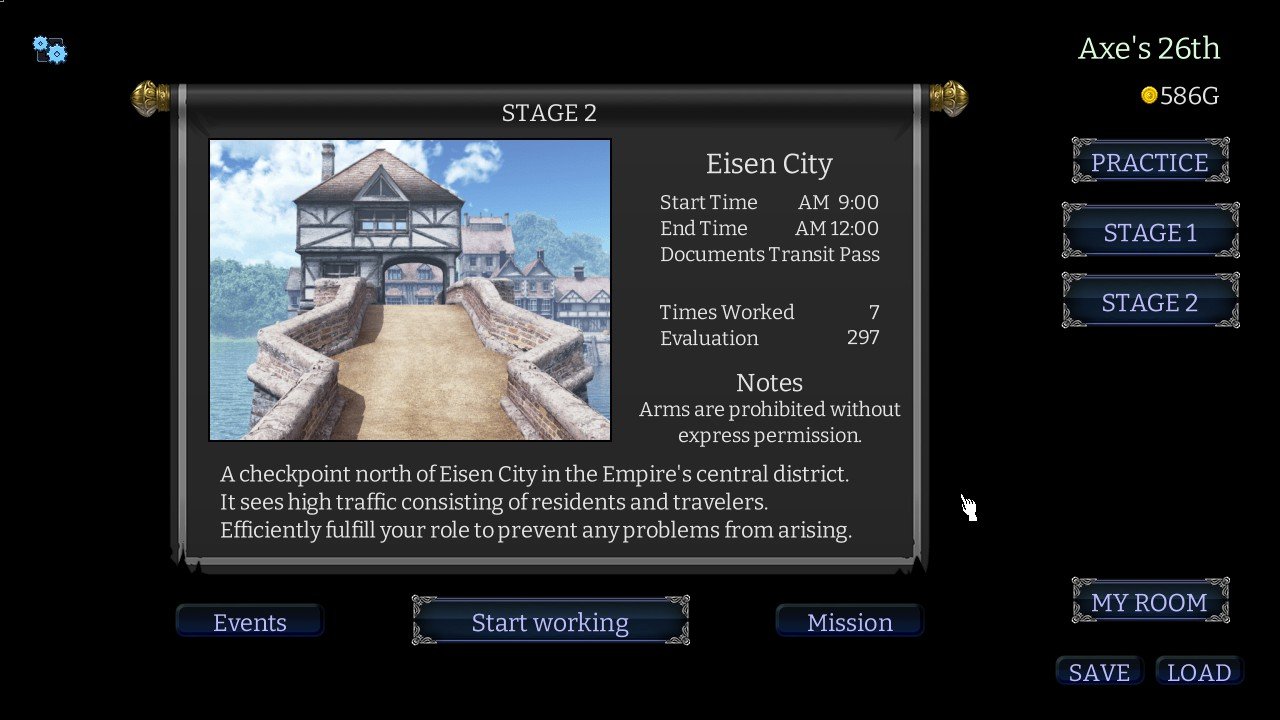Go to MY ROOM
Image resolution: width=1280 pixels, height=720 pixels.
point(1150,602)
